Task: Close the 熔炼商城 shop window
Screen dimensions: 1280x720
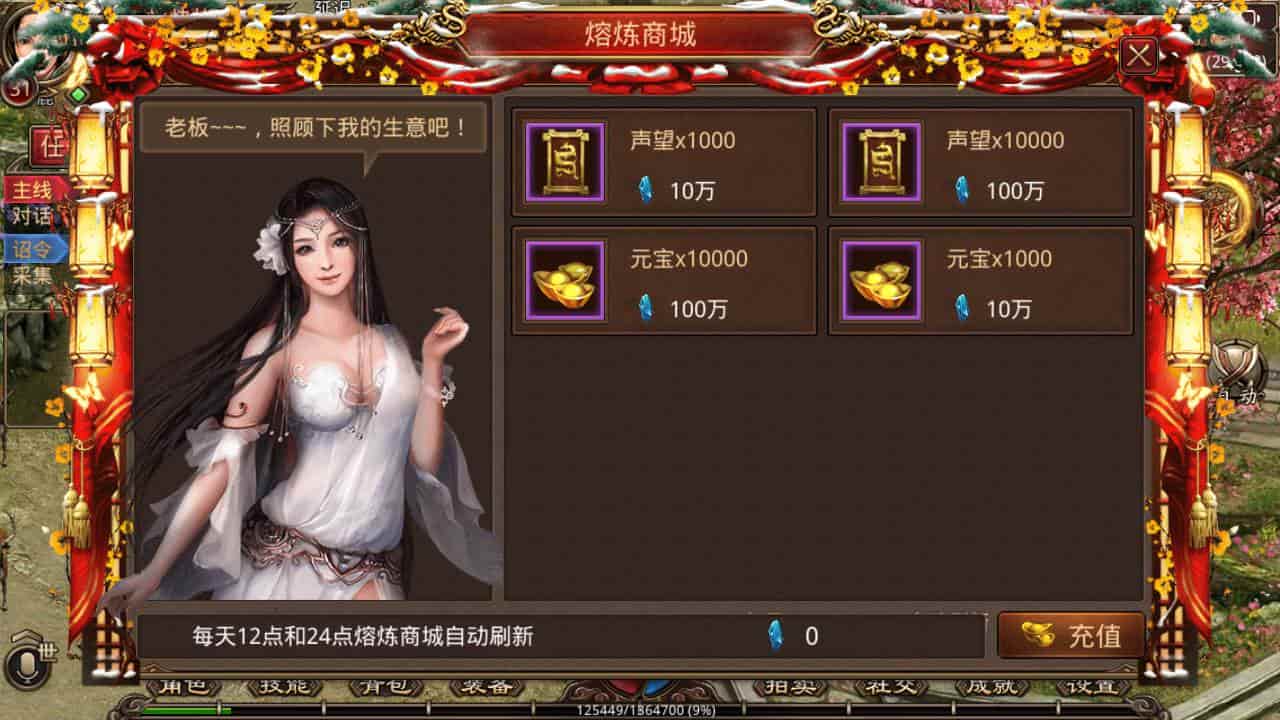Action: [1138, 56]
